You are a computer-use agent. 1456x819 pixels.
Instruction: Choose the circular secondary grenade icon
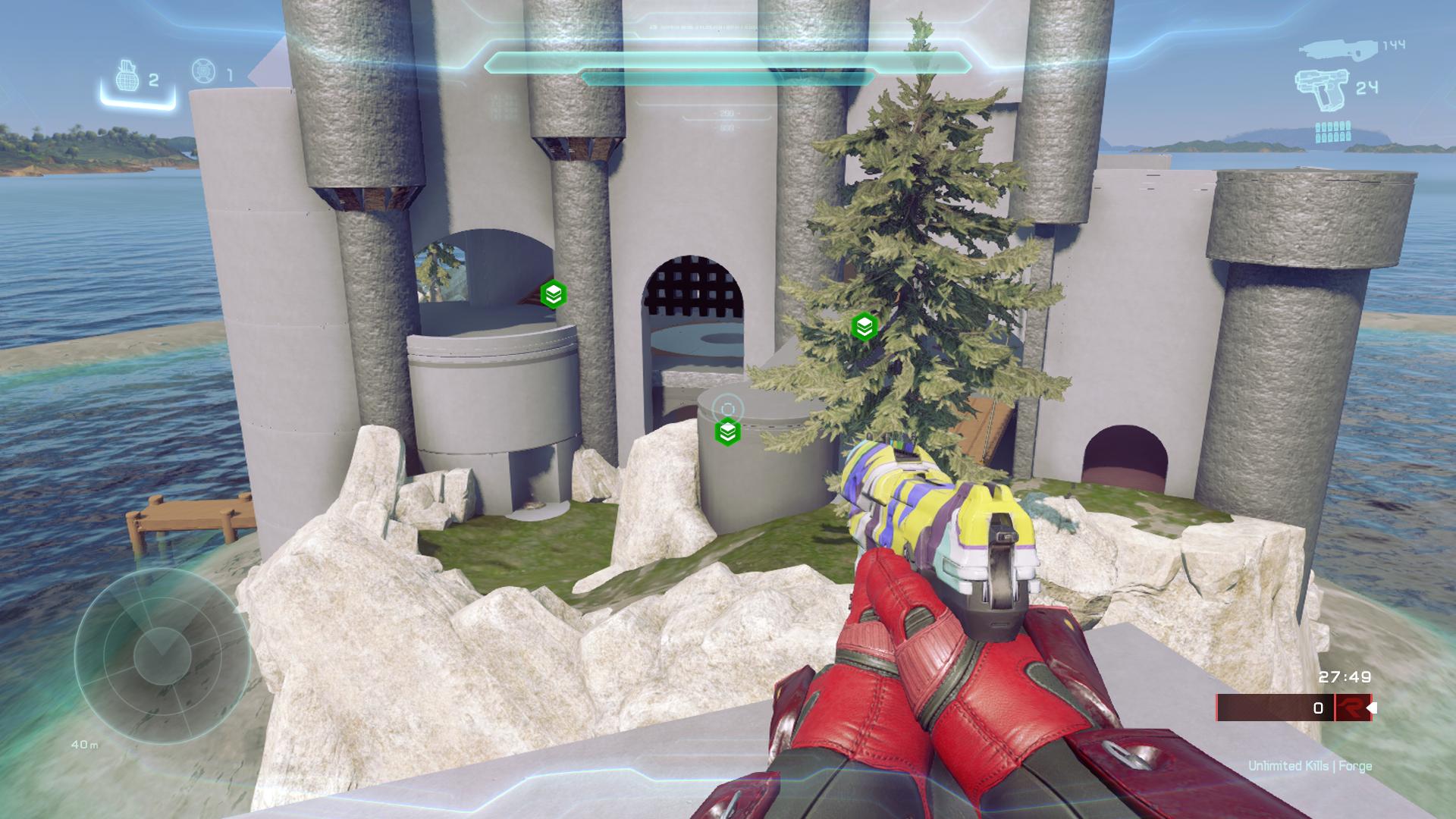point(203,71)
